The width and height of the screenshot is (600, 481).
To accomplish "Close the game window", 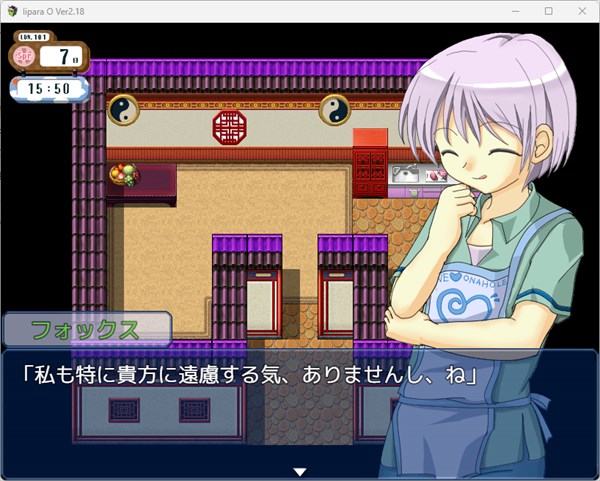I will coord(580,11).
